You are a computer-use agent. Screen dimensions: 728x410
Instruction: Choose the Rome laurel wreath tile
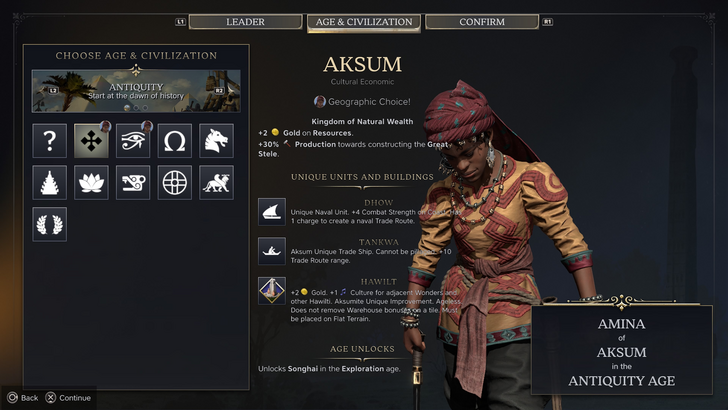pos(49,224)
